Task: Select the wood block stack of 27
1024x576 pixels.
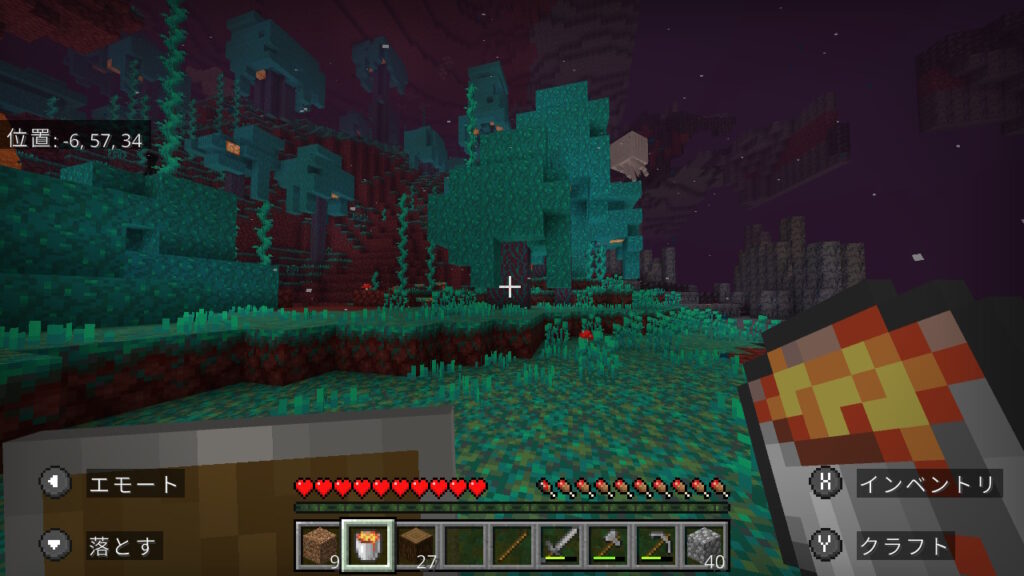Action: (x=412, y=545)
